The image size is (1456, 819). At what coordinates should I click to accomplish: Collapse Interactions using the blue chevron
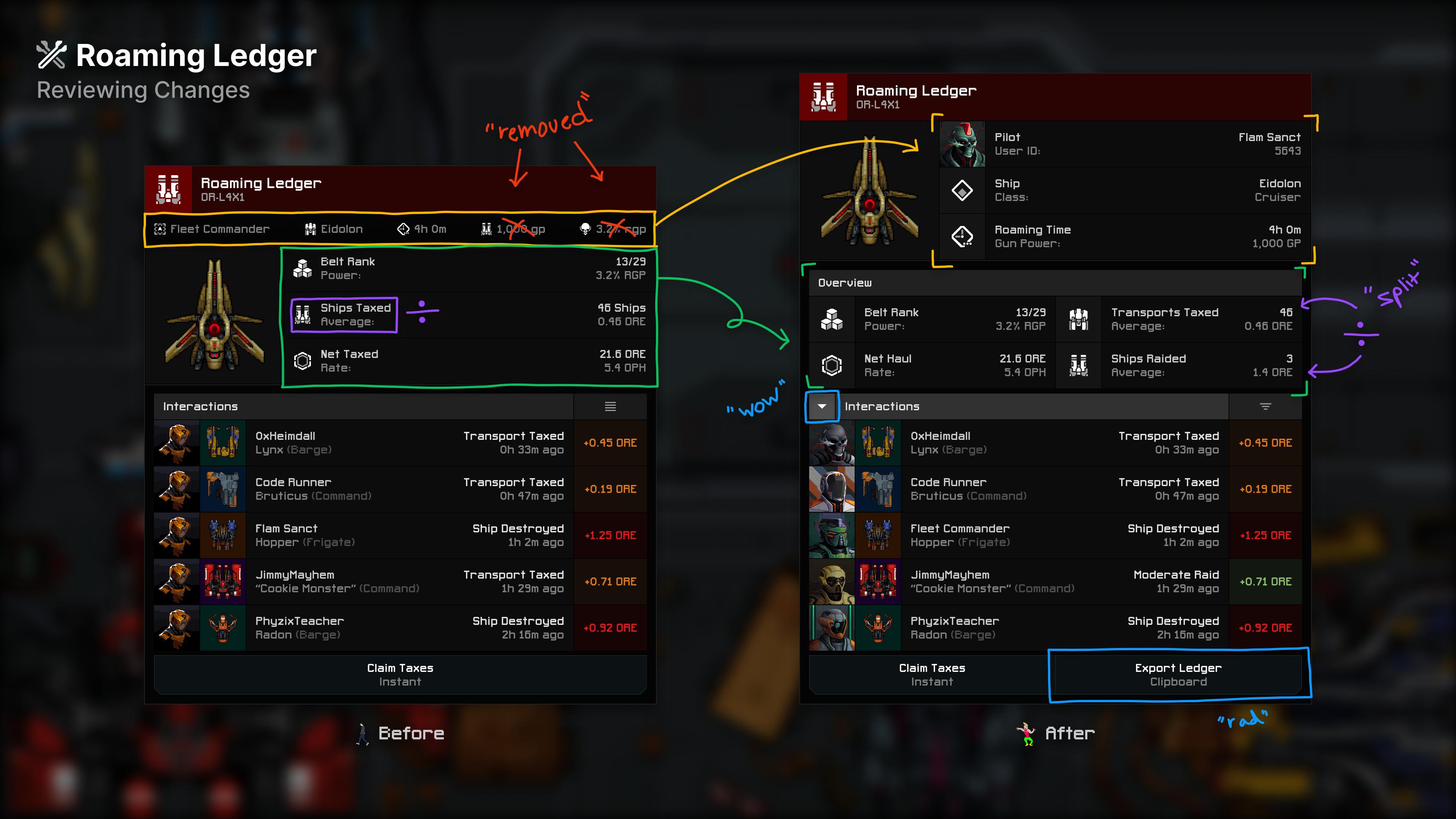[x=822, y=406]
